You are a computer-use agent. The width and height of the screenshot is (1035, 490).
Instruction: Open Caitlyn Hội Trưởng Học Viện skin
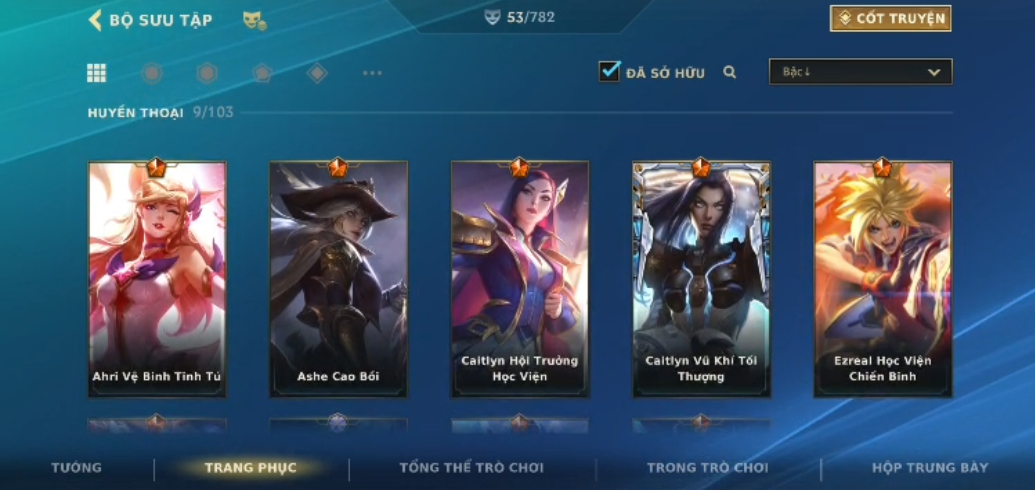click(519, 279)
